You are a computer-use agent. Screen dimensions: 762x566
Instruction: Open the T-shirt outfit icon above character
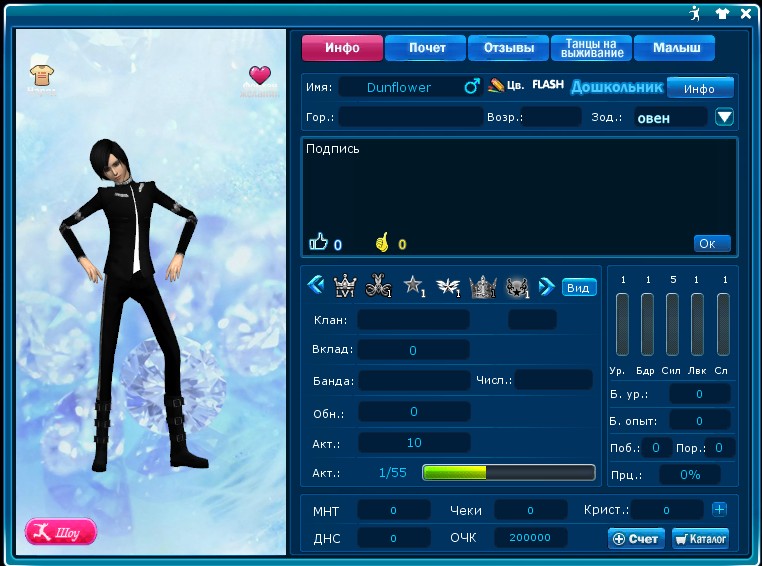click(x=41, y=75)
